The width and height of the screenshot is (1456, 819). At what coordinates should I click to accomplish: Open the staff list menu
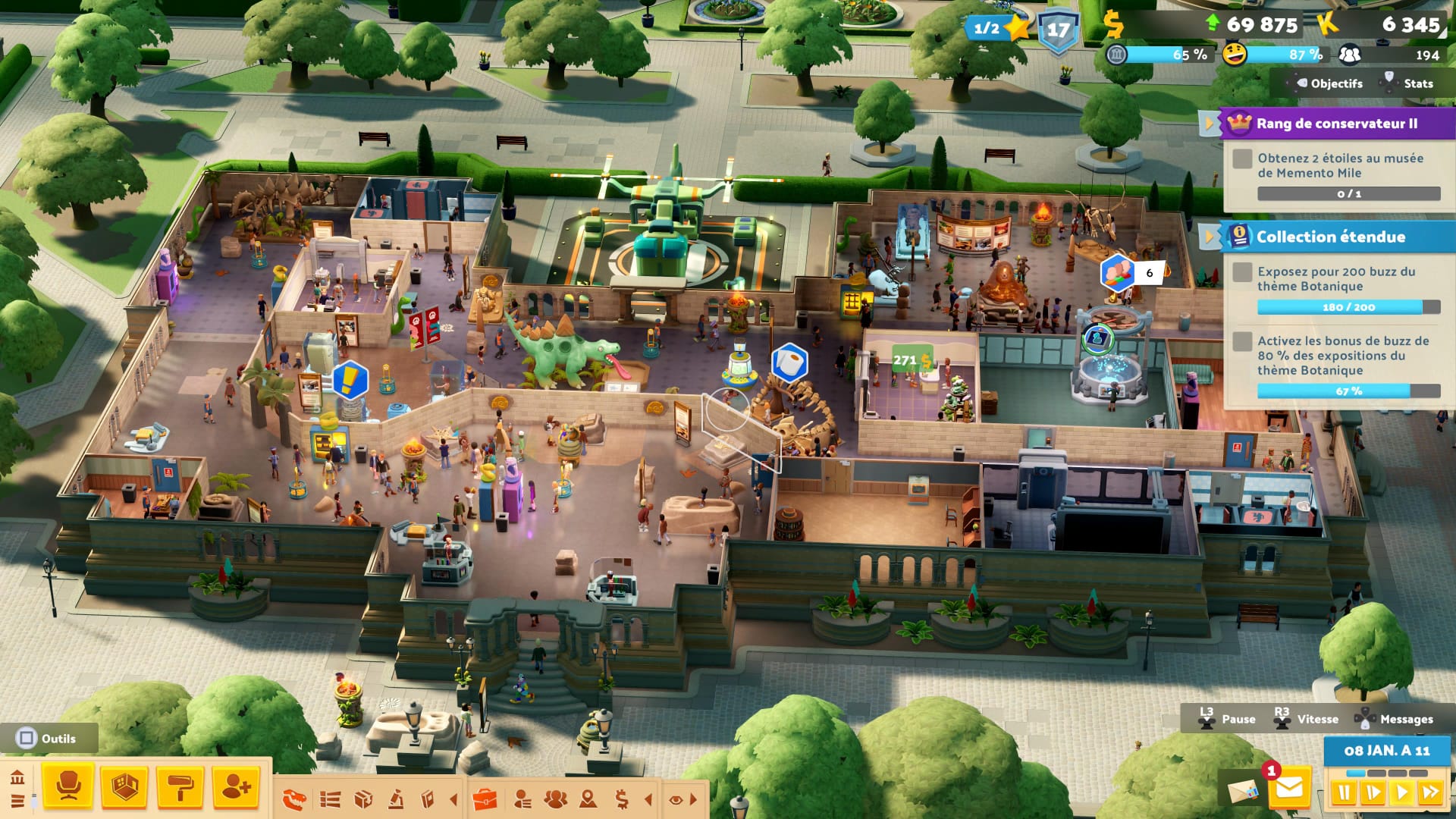pos(522,799)
